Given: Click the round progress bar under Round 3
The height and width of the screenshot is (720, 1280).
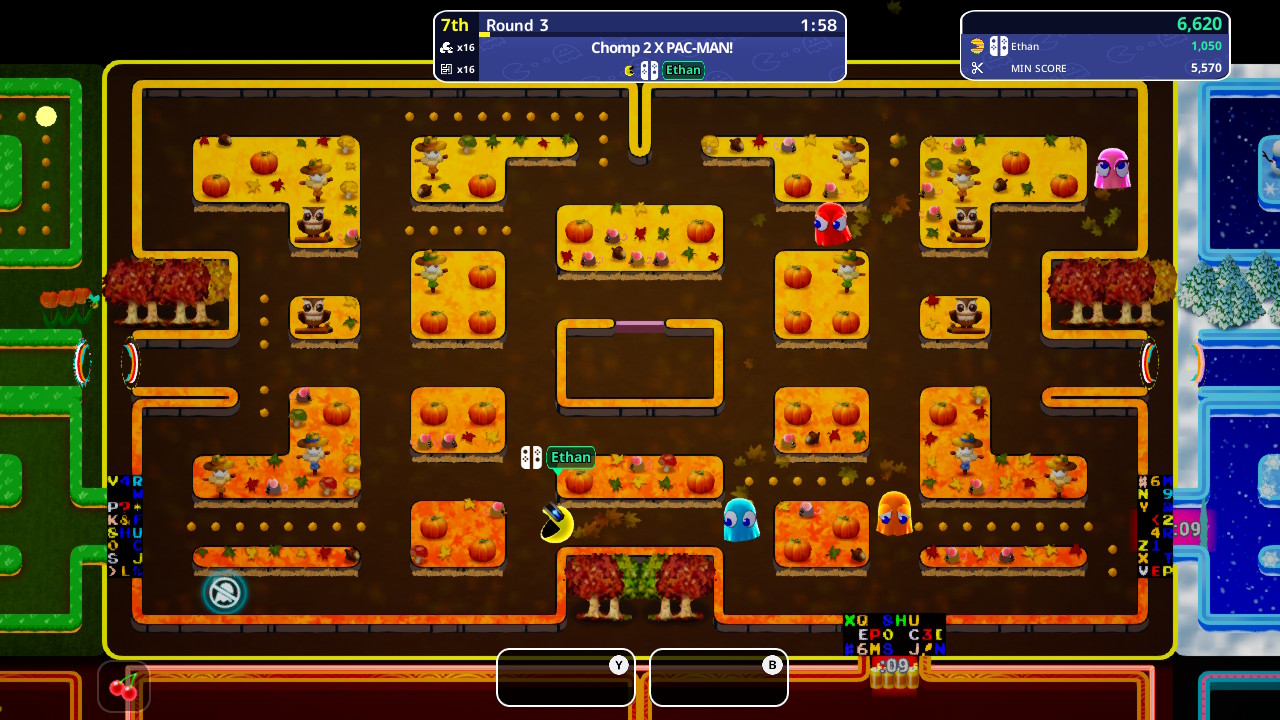Looking at the screenshot, I should 487,37.
